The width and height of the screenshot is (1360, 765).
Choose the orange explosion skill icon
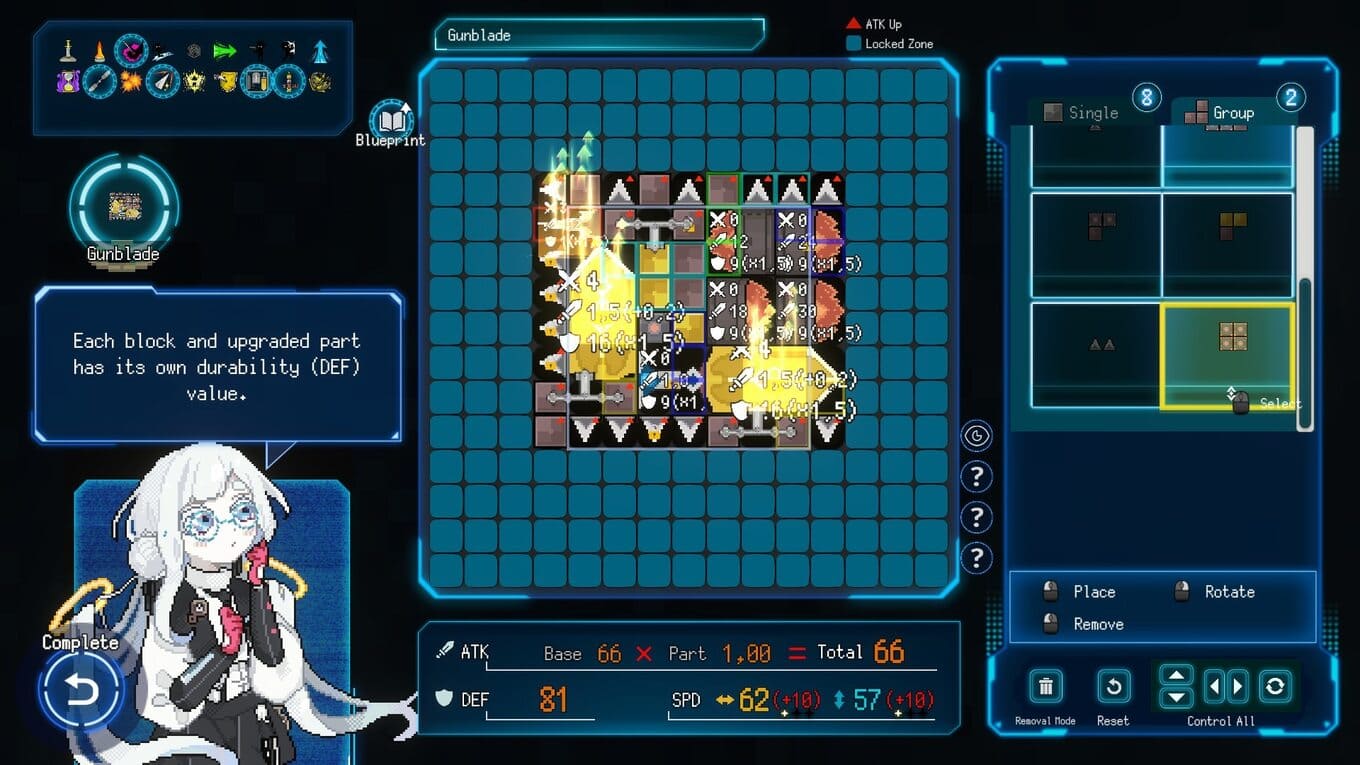[x=130, y=81]
